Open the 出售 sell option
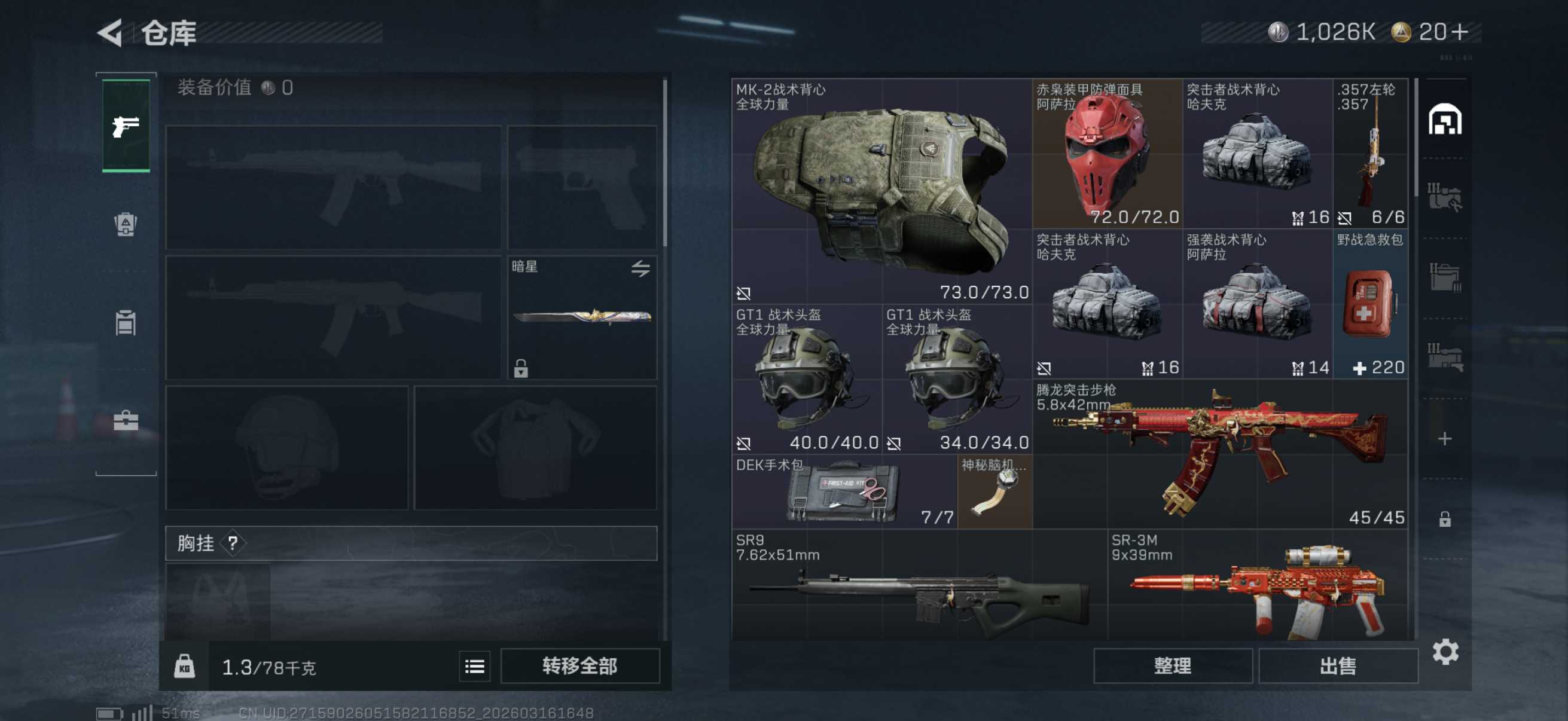This screenshot has width=1568, height=721. [1337, 665]
